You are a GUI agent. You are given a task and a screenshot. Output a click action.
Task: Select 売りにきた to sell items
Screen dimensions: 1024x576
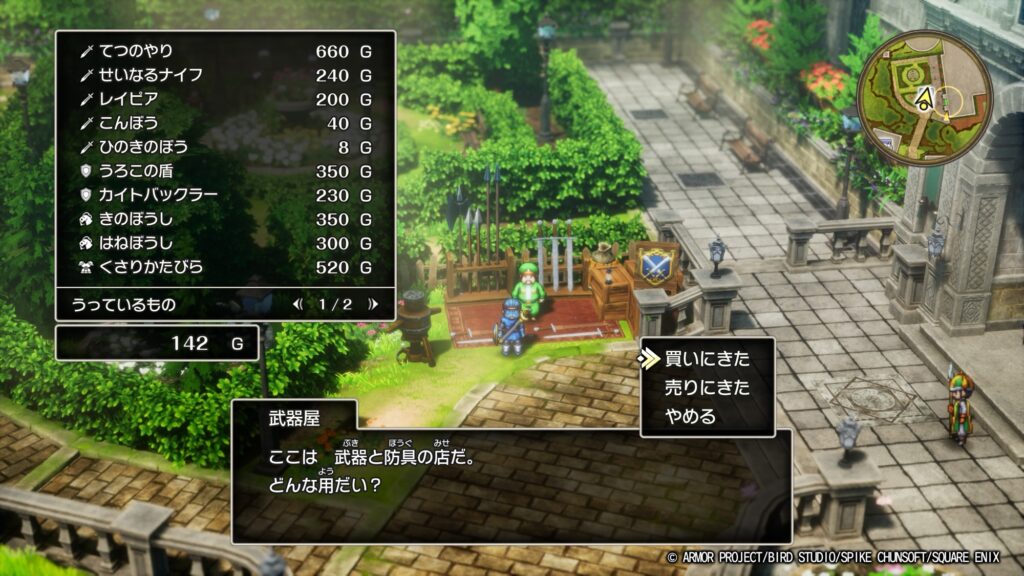coord(706,387)
